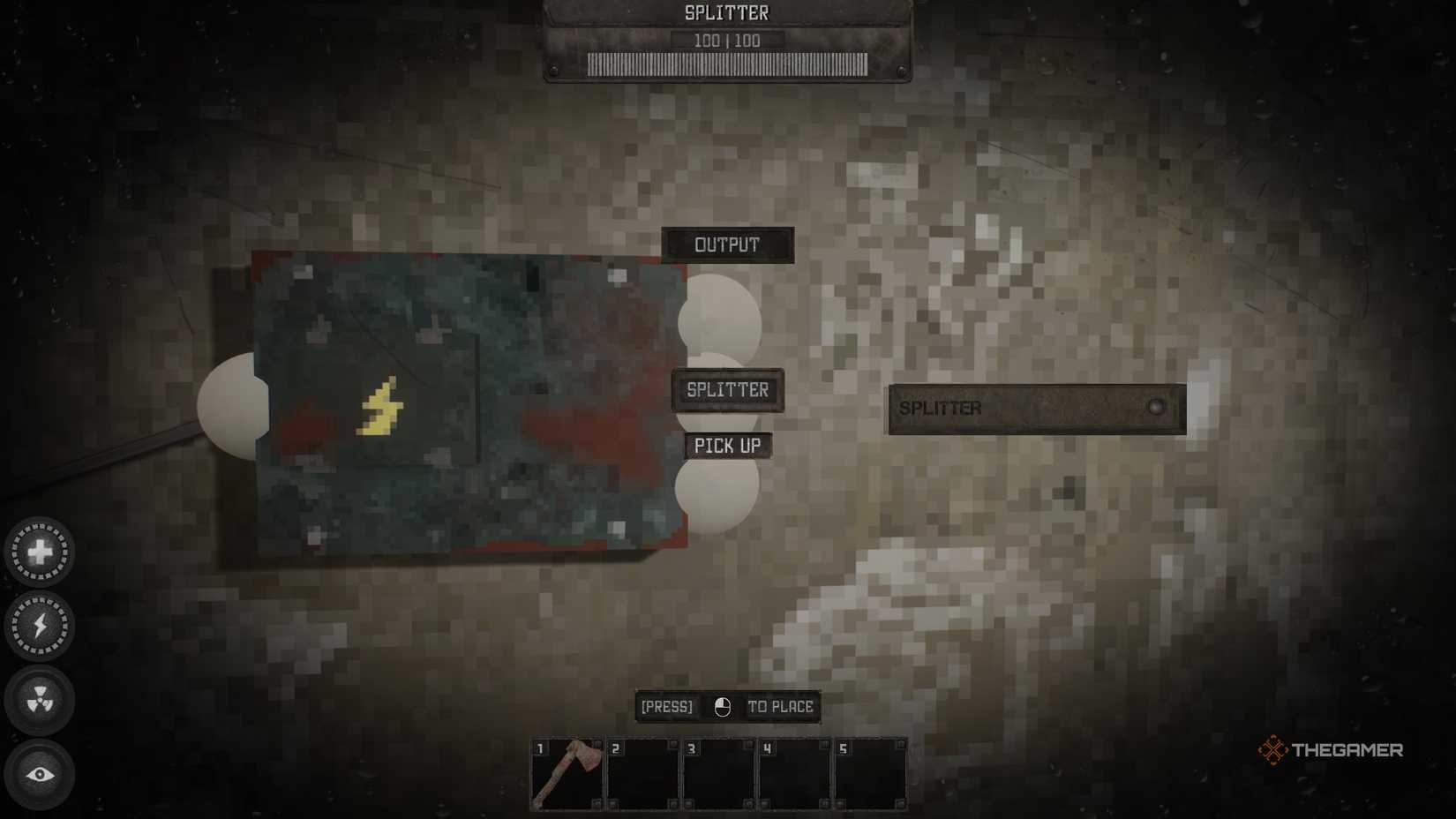Image resolution: width=1456 pixels, height=819 pixels.
Task: Select the radiation hazard icon in sidebar
Action: (41, 701)
